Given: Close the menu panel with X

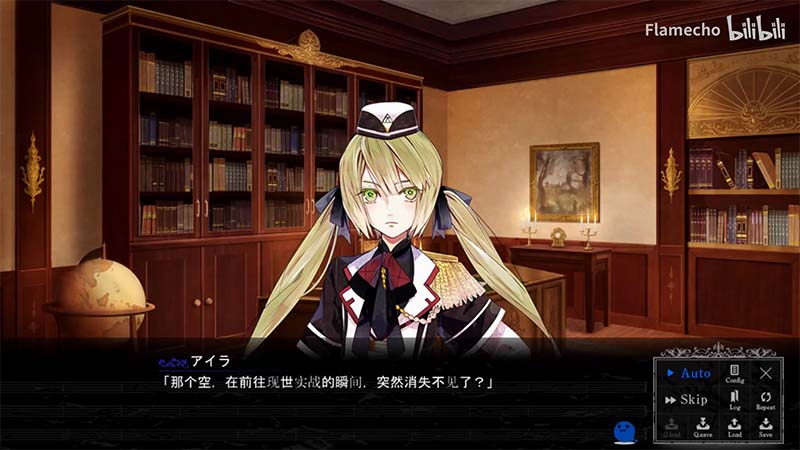Looking at the screenshot, I should pos(766,373).
